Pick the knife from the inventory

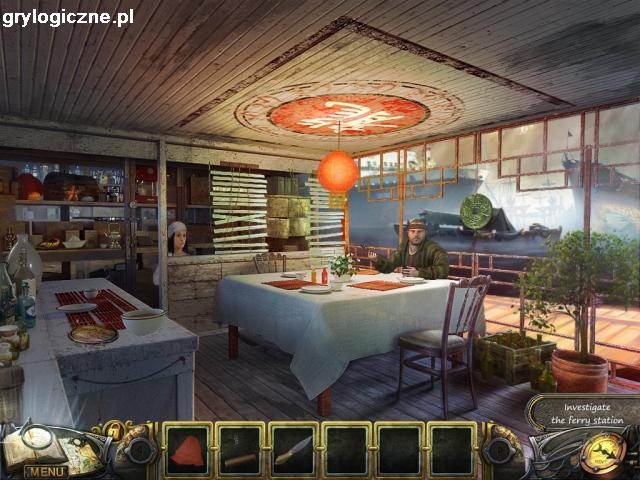292,449
